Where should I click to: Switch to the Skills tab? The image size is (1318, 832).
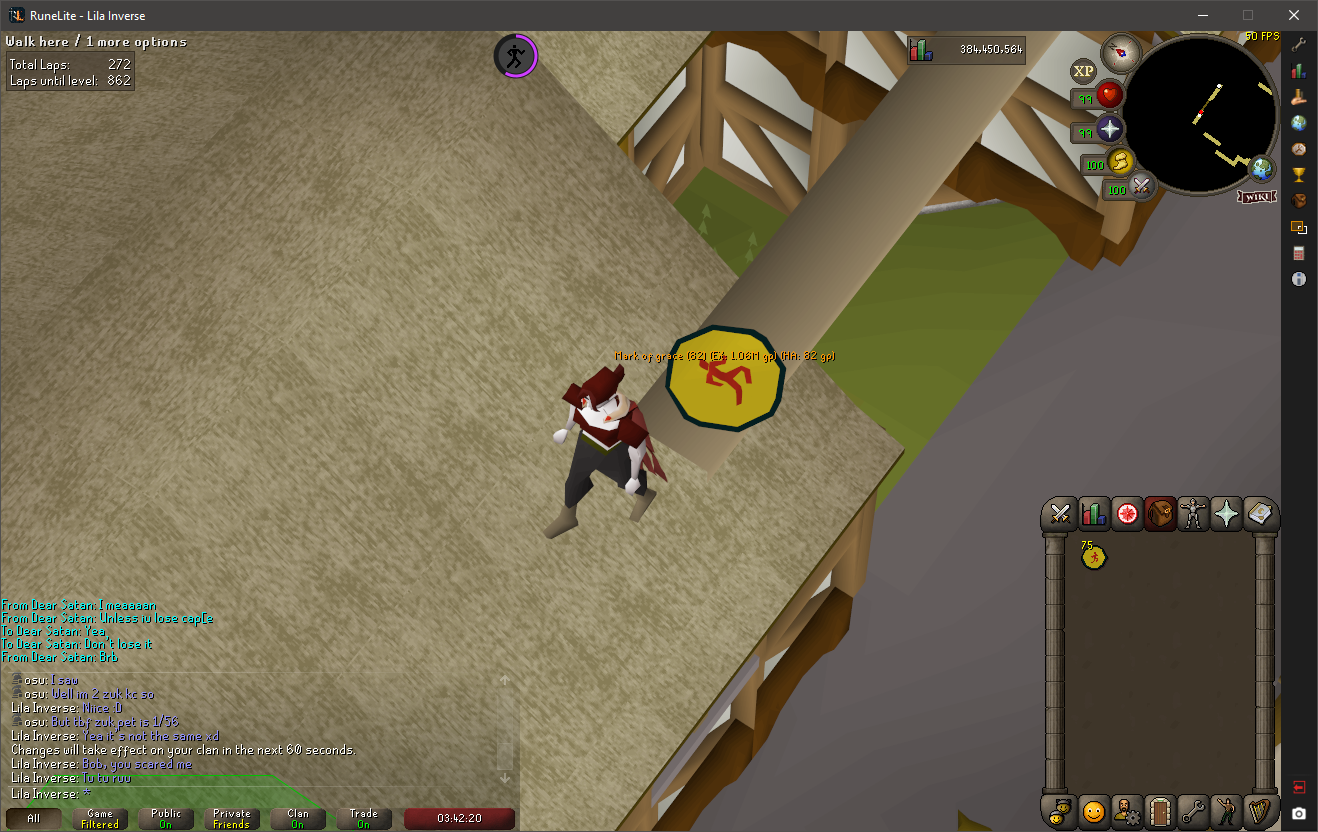click(1094, 514)
